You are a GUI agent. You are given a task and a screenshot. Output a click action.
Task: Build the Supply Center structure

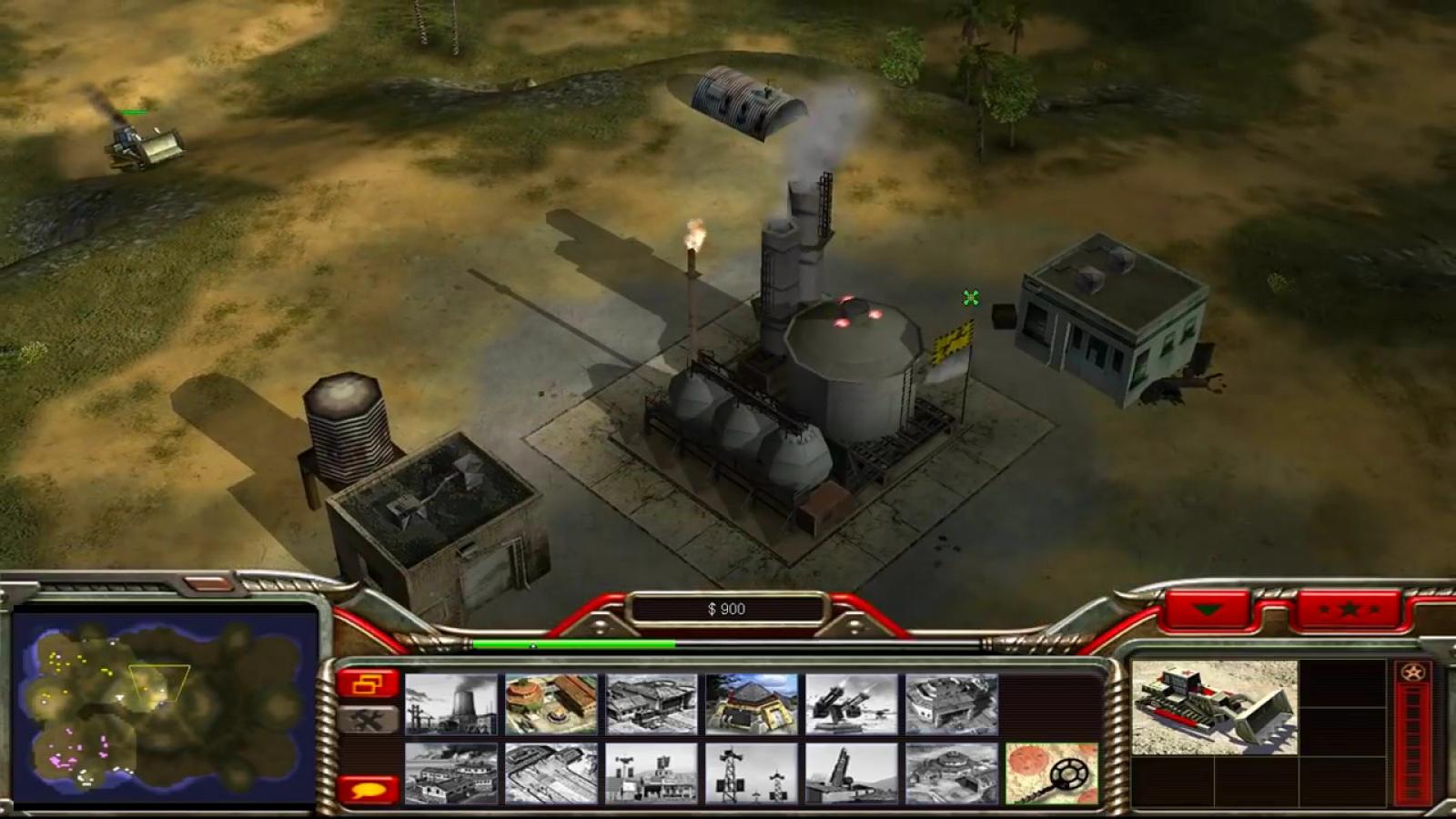click(652, 704)
